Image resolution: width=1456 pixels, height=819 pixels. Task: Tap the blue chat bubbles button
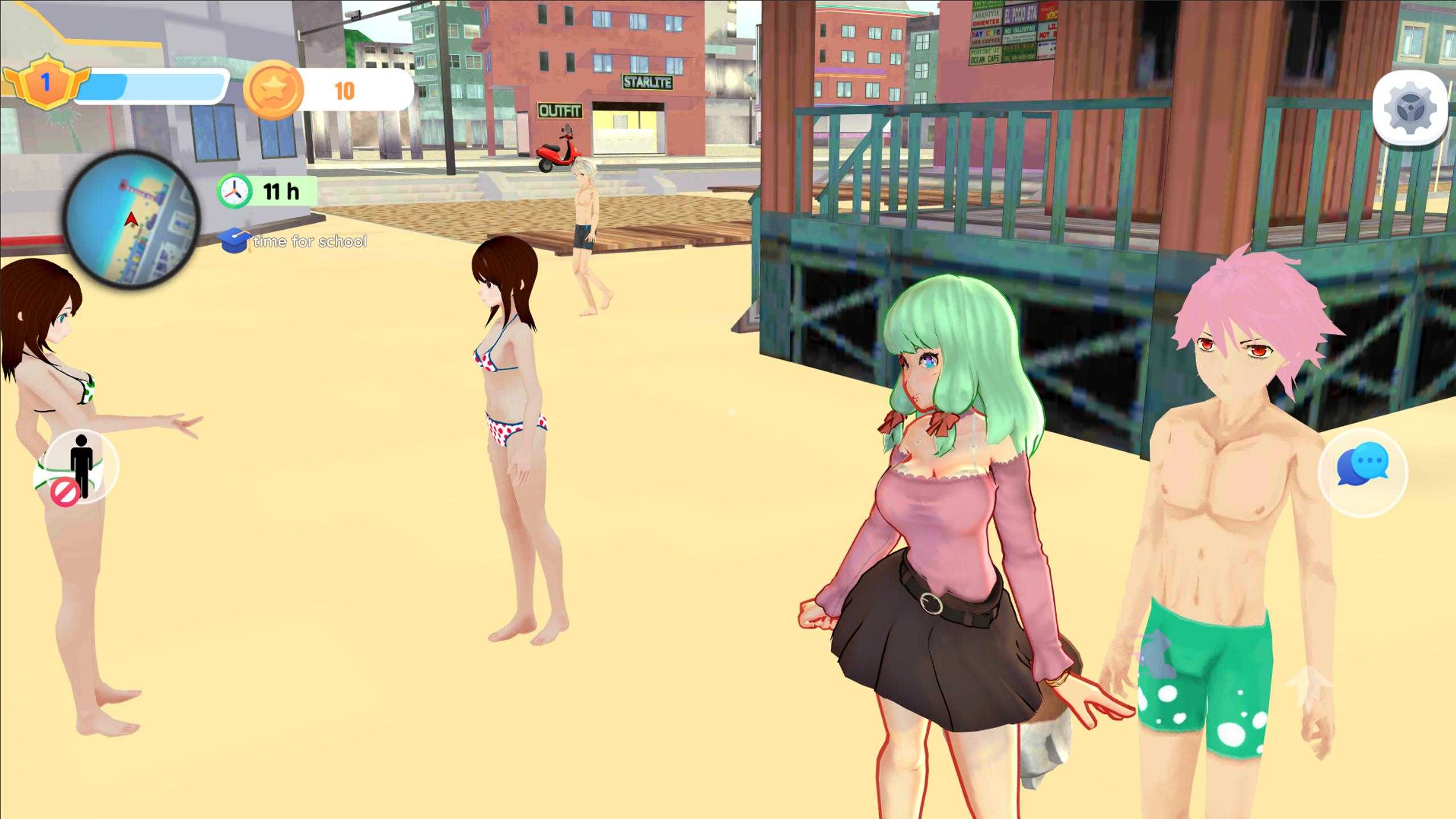(x=1362, y=471)
